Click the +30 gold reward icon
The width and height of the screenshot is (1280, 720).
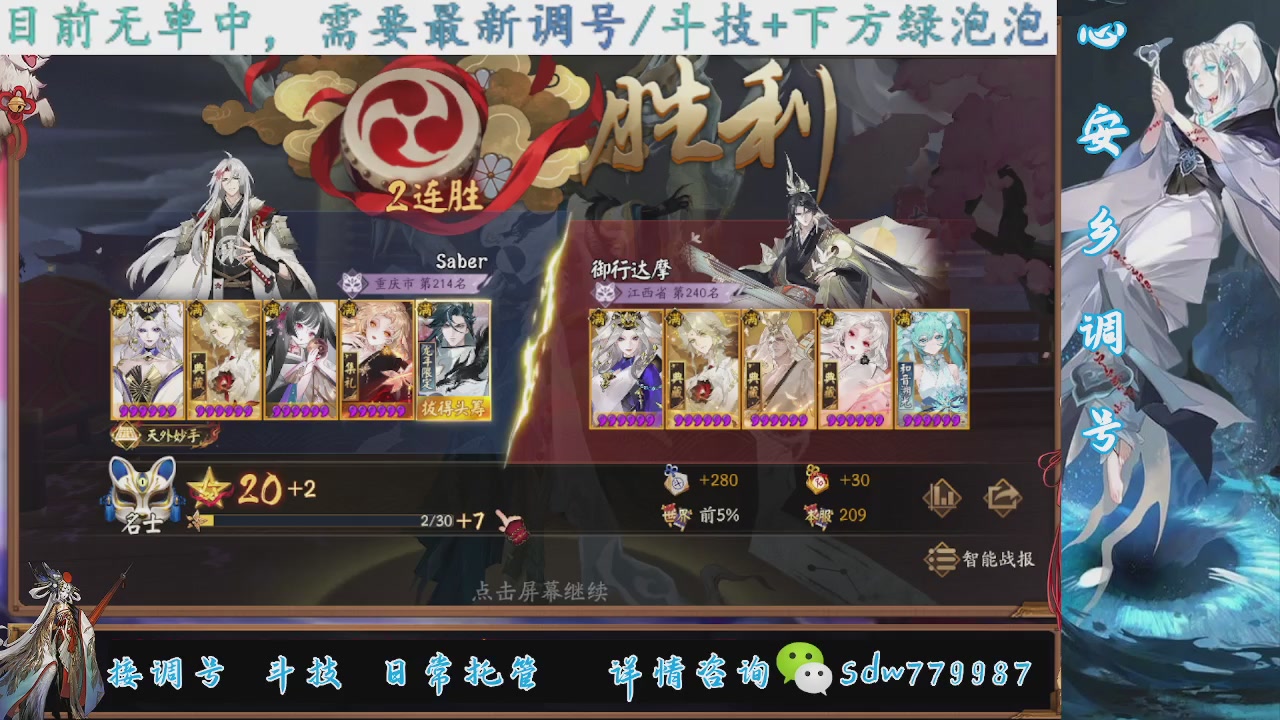point(815,480)
